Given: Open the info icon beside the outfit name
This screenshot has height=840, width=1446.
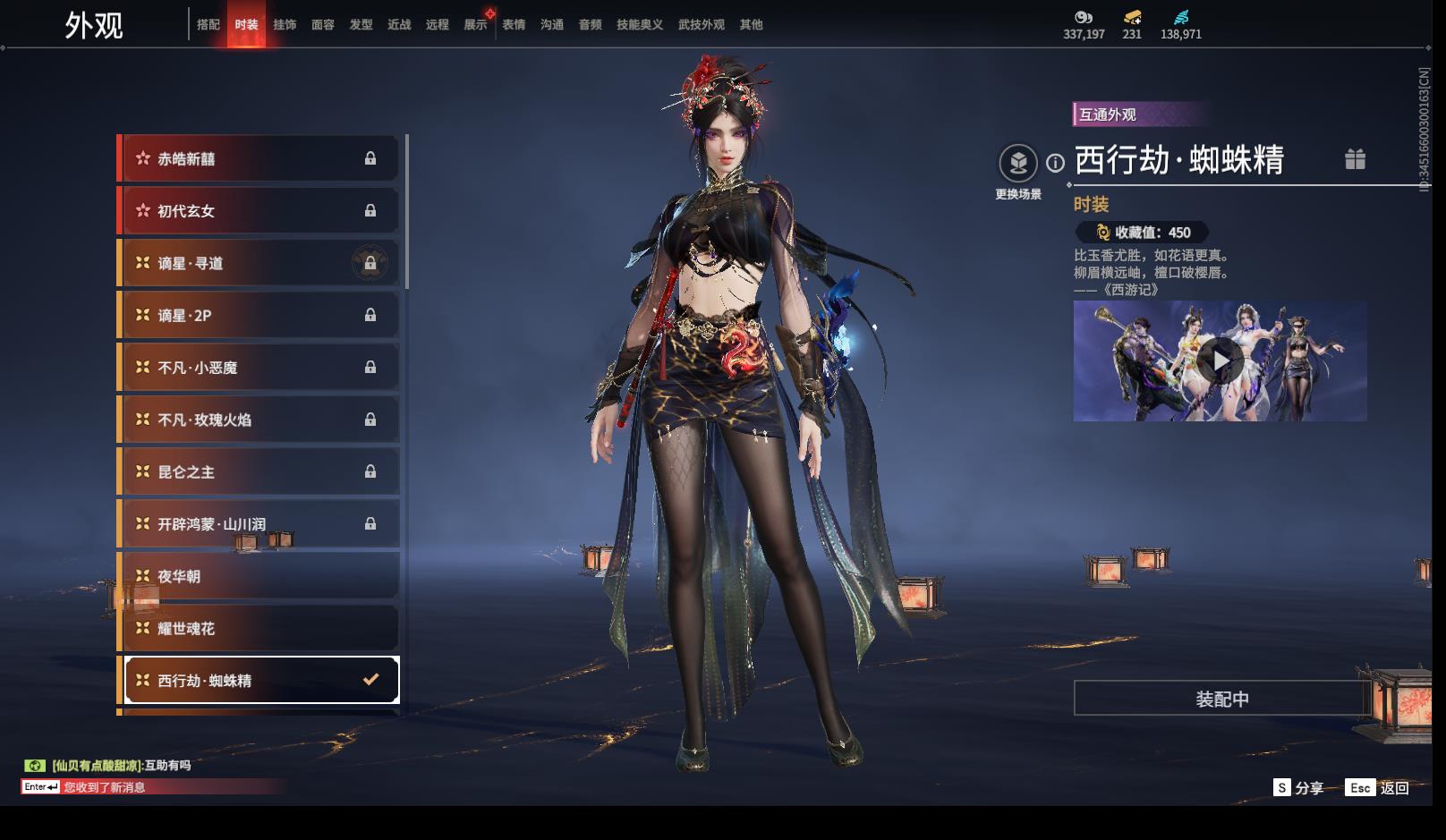Looking at the screenshot, I should tap(1056, 163).
